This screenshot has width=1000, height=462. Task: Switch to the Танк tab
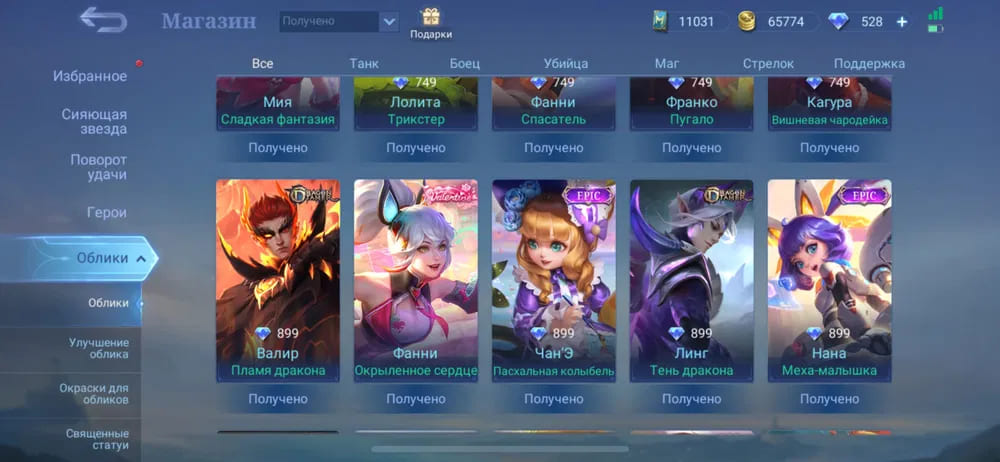pyautogui.click(x=364, y=63)
